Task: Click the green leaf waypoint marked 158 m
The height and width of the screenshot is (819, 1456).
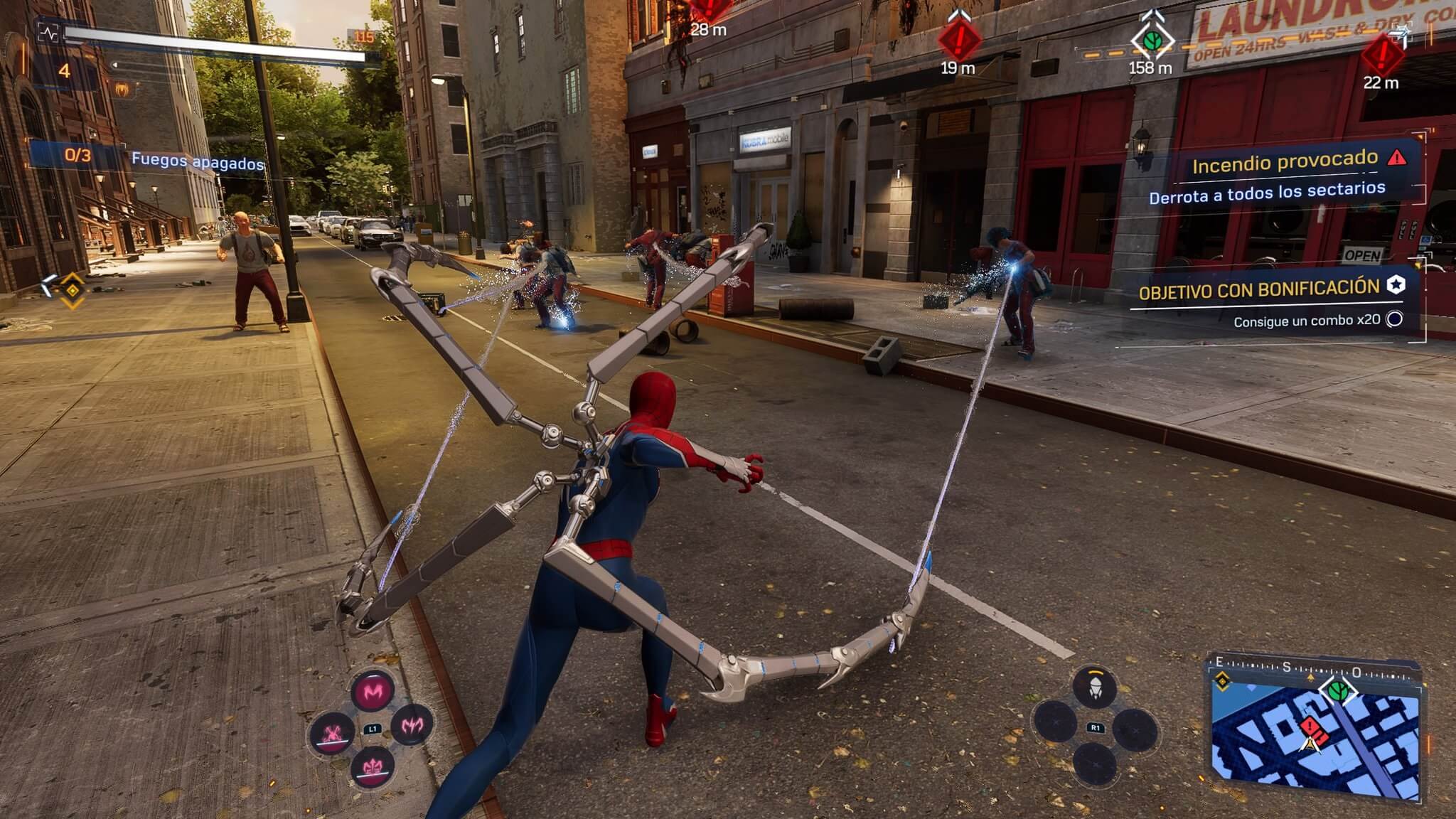Action: 1152,39
